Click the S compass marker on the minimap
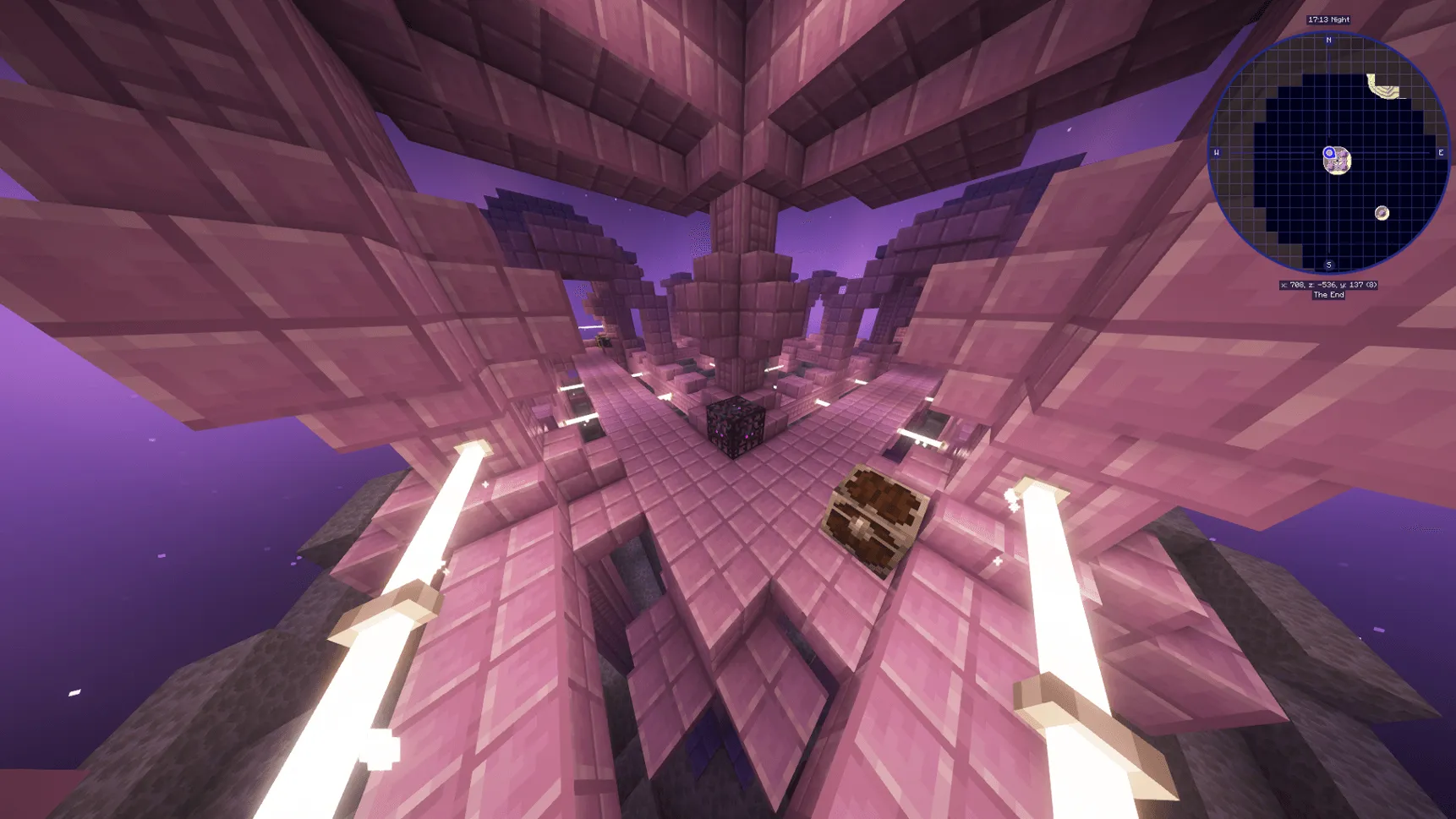Image resolution: width=1456 pixels, height=819 pixels. point(1328,265)
